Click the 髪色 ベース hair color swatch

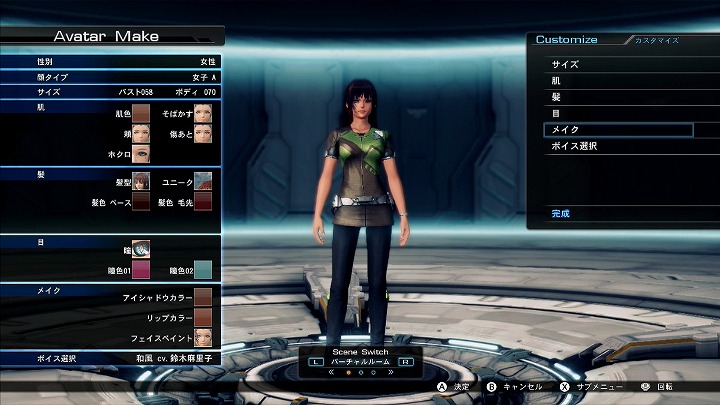pos(141,202)
